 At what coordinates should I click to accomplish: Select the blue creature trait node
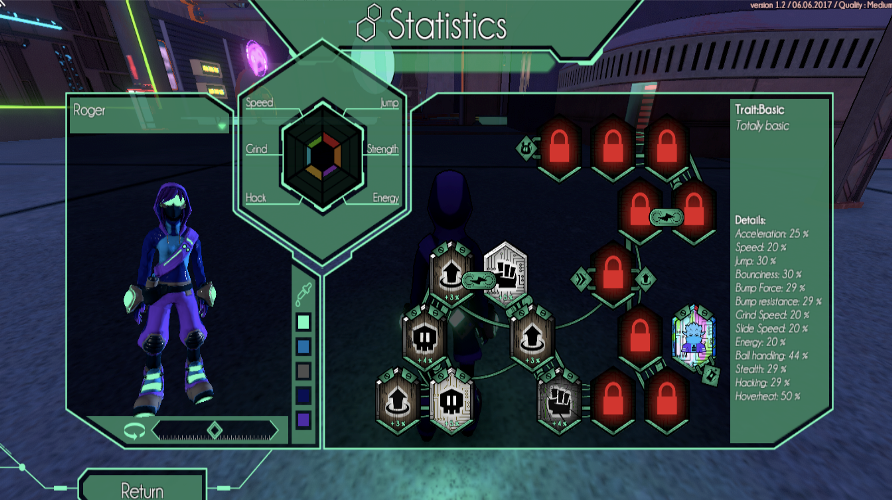(694, 334)
